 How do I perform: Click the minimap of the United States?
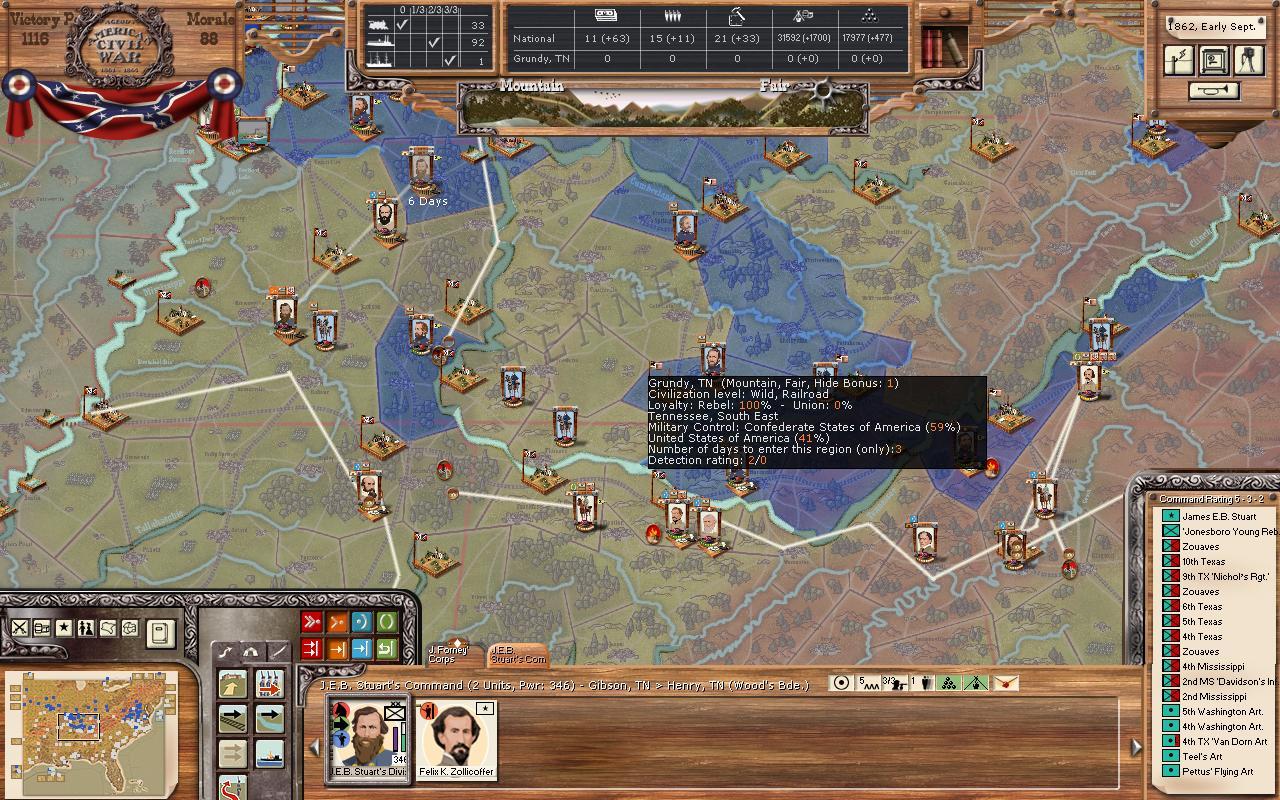tap(92, 723)
